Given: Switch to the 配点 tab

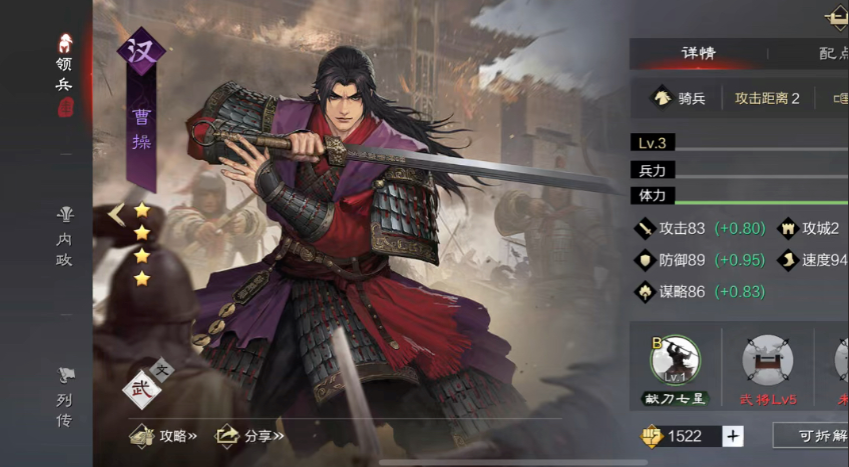Looking at the screenshot, I should 831,53.
